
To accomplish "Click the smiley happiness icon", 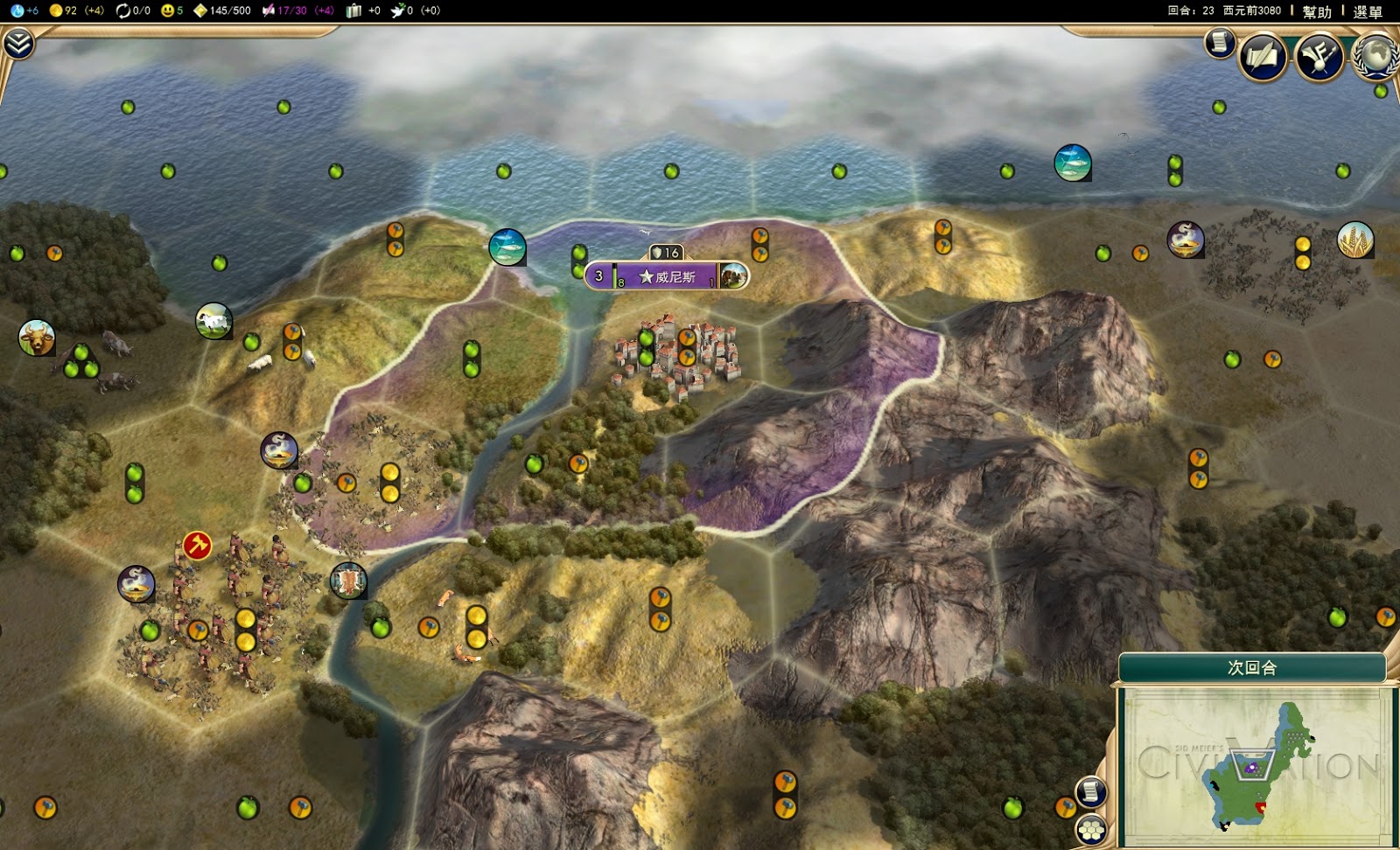I will tap(167, 10).
